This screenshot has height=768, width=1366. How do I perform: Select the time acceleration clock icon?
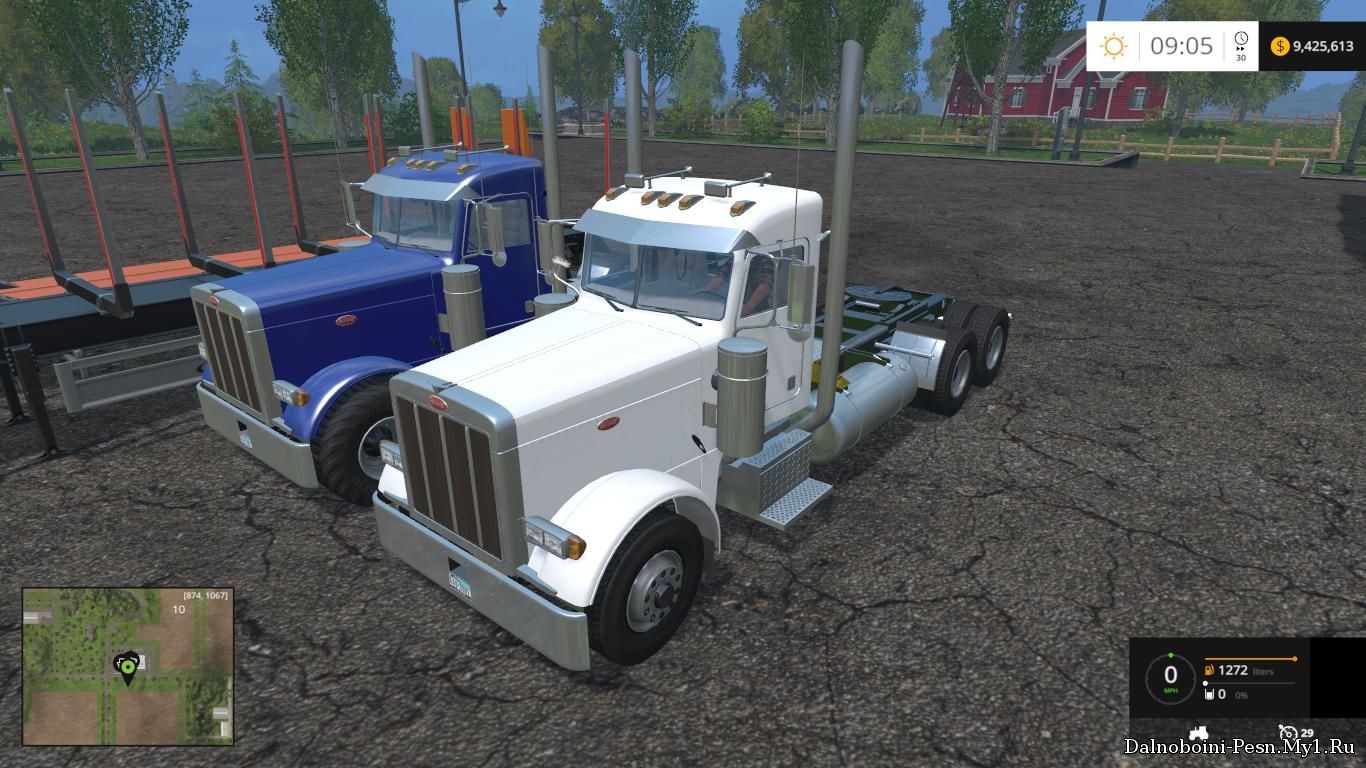coord(1240,40)
